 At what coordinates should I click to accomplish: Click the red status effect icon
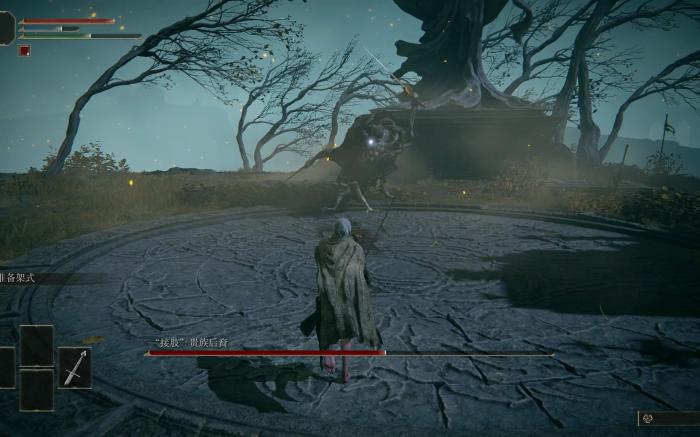(24, 51)
